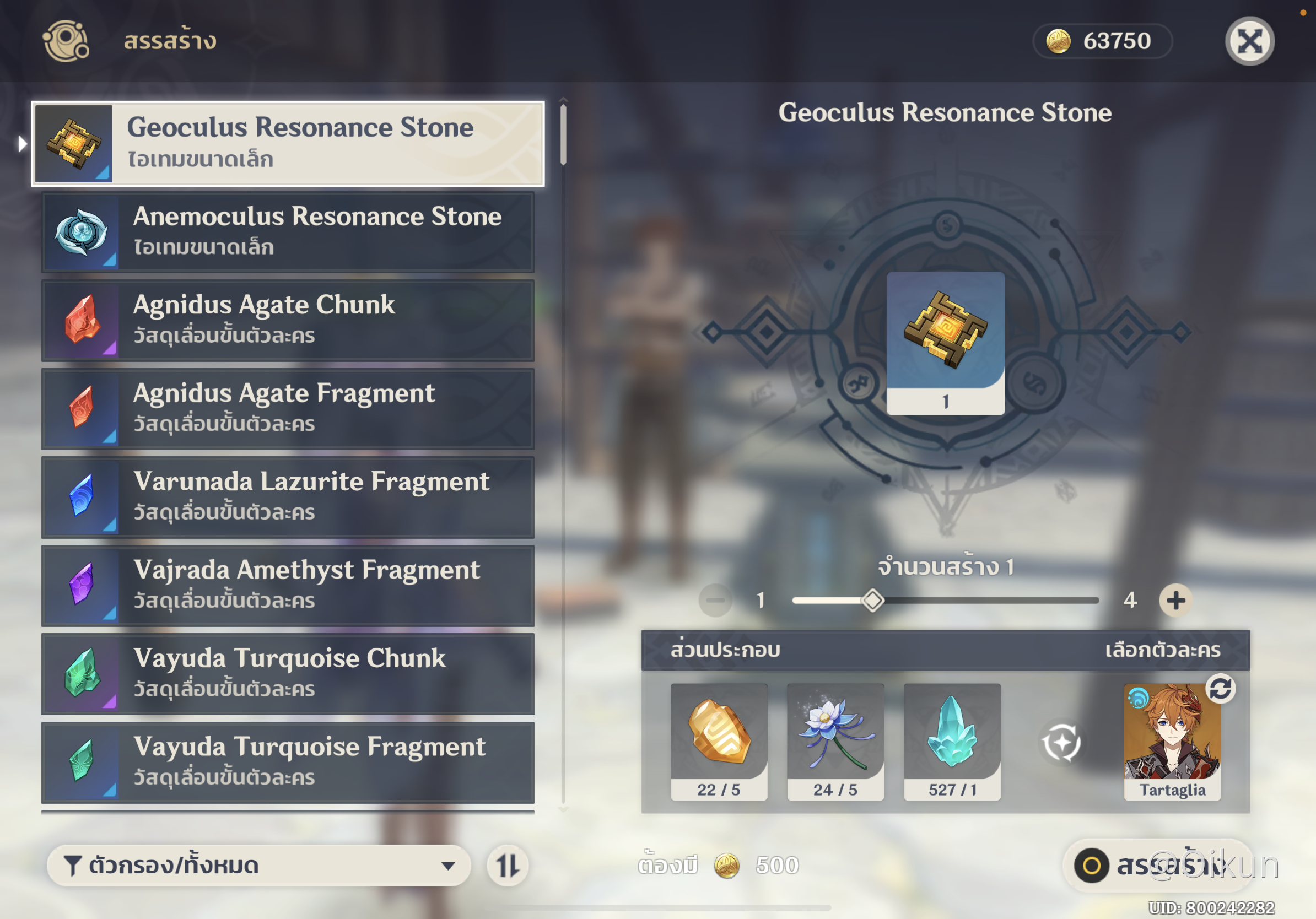Viewport: 1316px width, 919px height.
Task: Select the Vayuda Turquoise Chunk entry
Action: click(287, 675)
